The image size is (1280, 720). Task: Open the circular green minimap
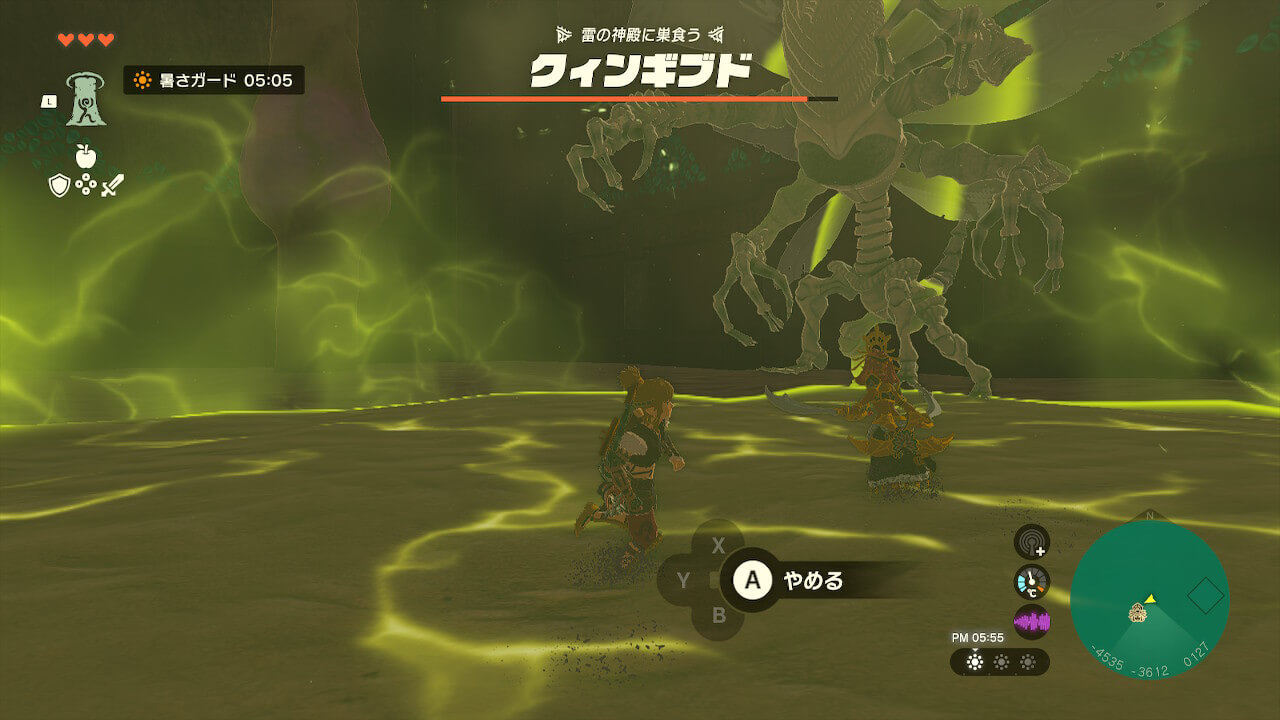point(1149,600)
